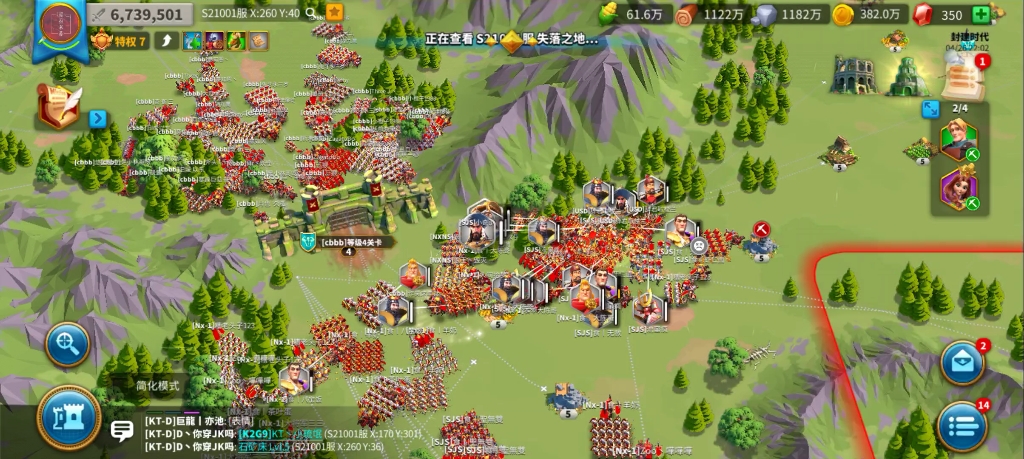Image resolution: width=1024 pixels, height=459 pixels.
Task: Open the map search magnifier button
Action: pos(68,345)
